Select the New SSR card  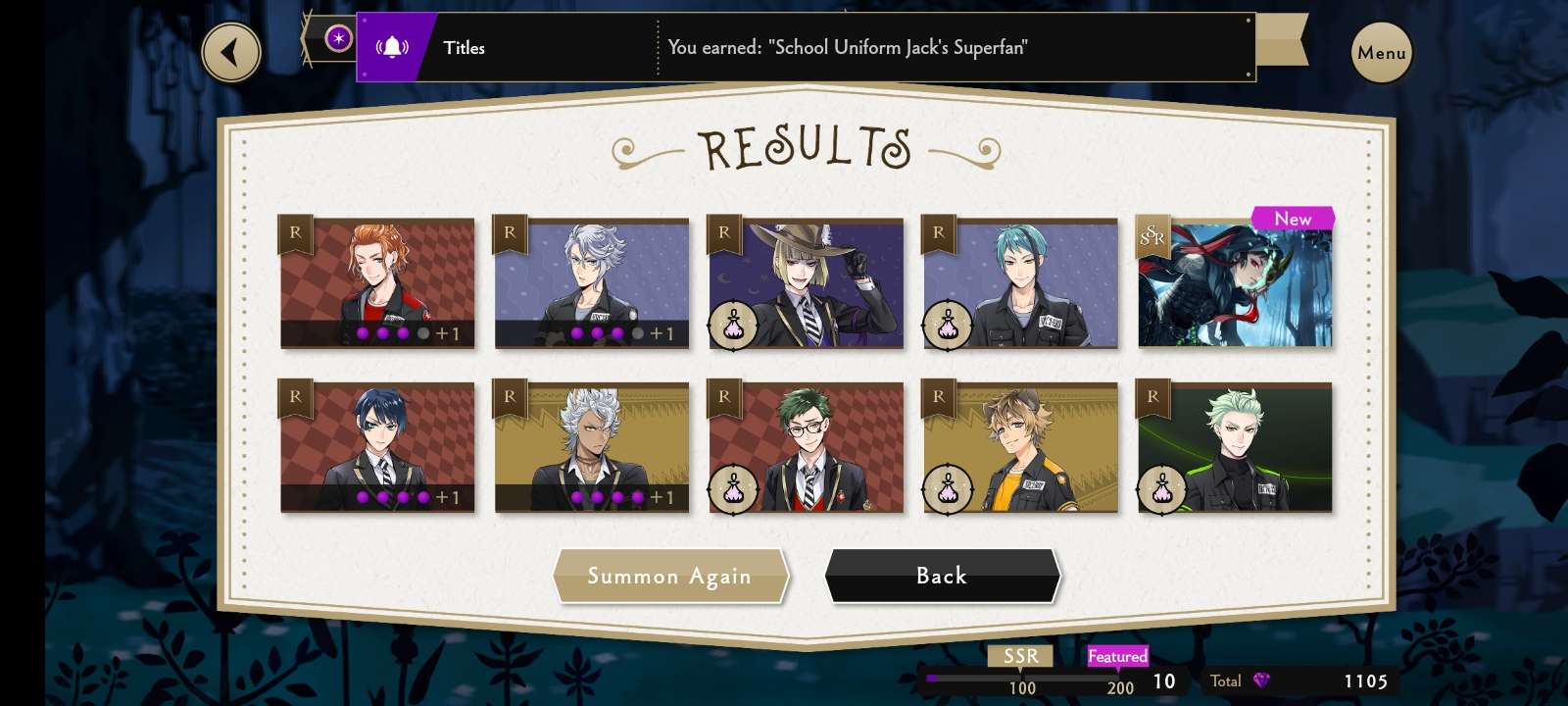click(1235, 283)
